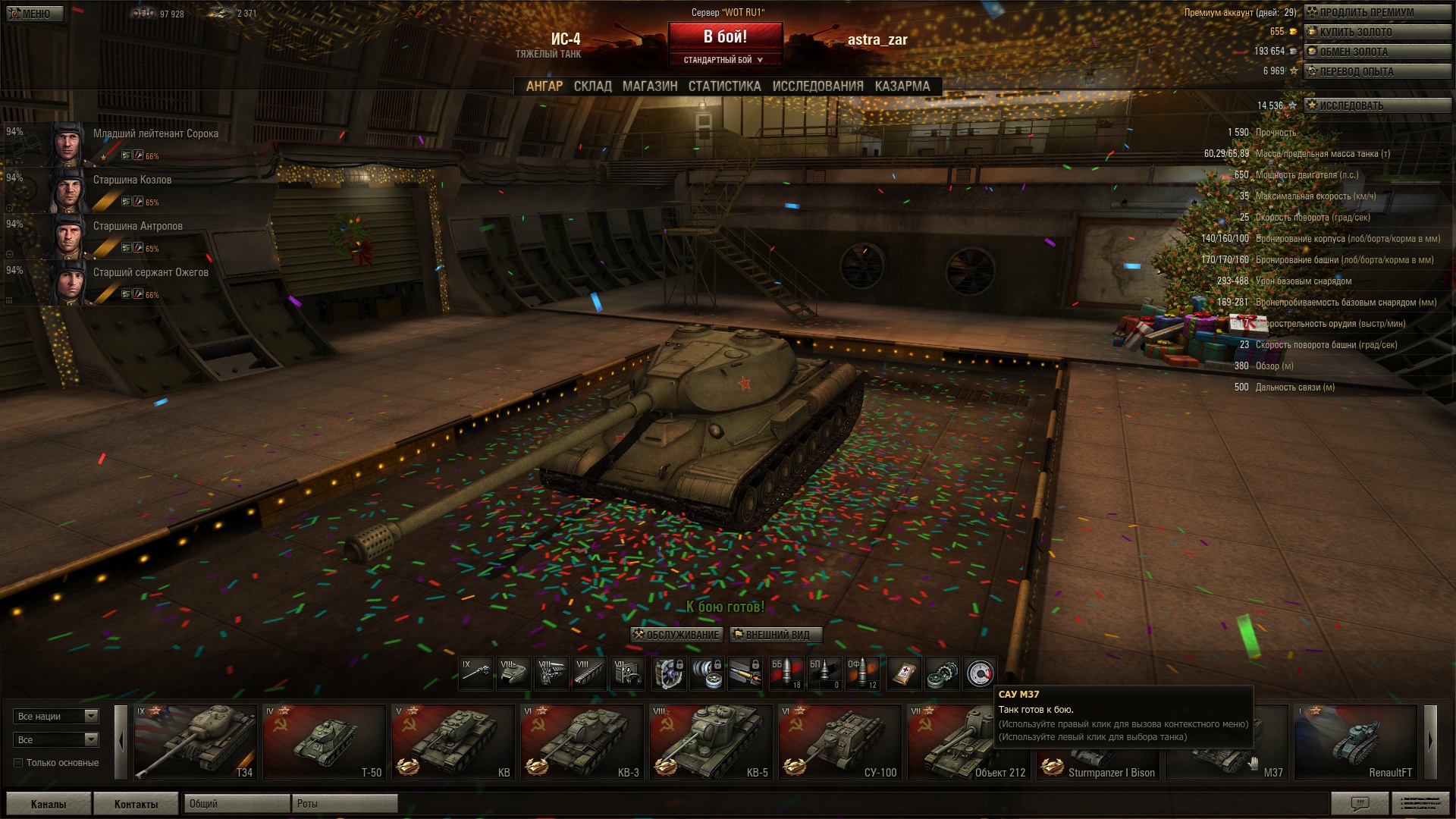Open the МАГАЗИН tab

(x=650, y=86)
